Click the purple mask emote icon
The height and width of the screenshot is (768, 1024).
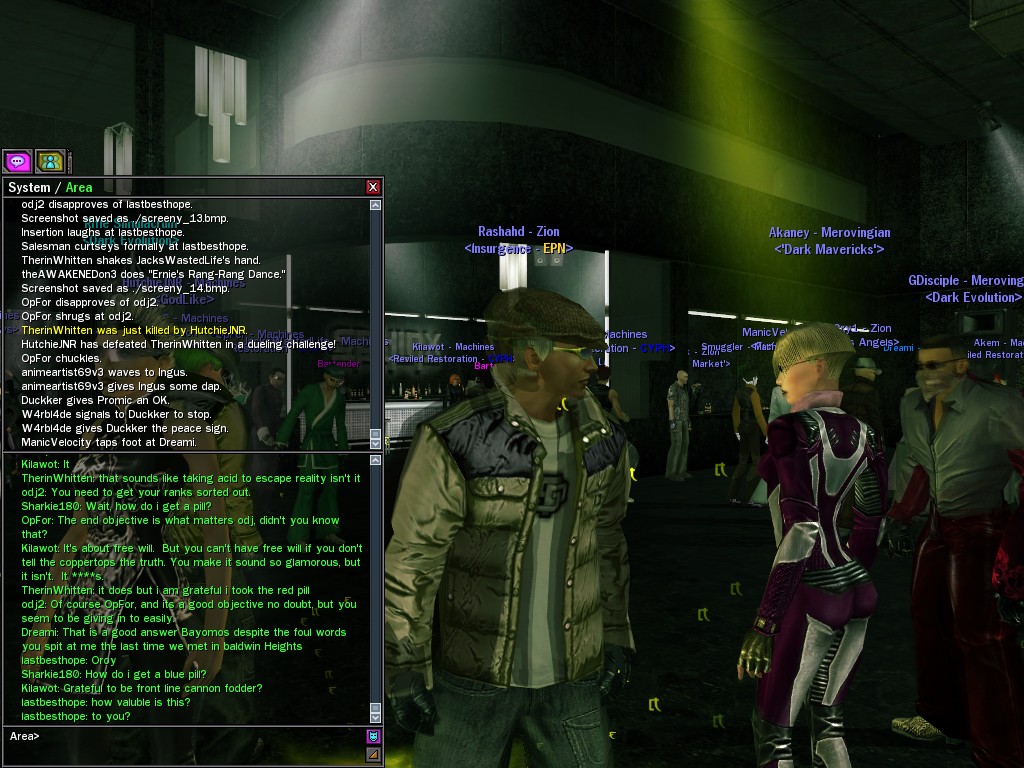(x=374, y=737)
